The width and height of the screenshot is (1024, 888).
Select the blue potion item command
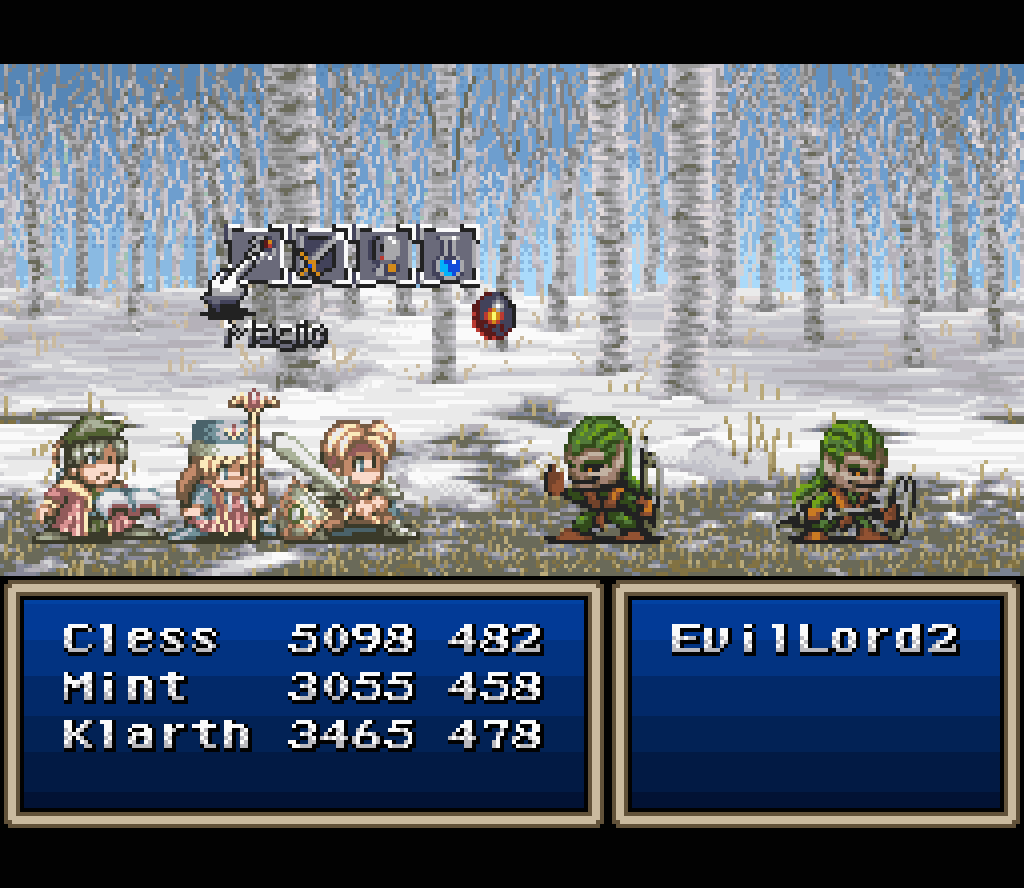click(451, 257)
